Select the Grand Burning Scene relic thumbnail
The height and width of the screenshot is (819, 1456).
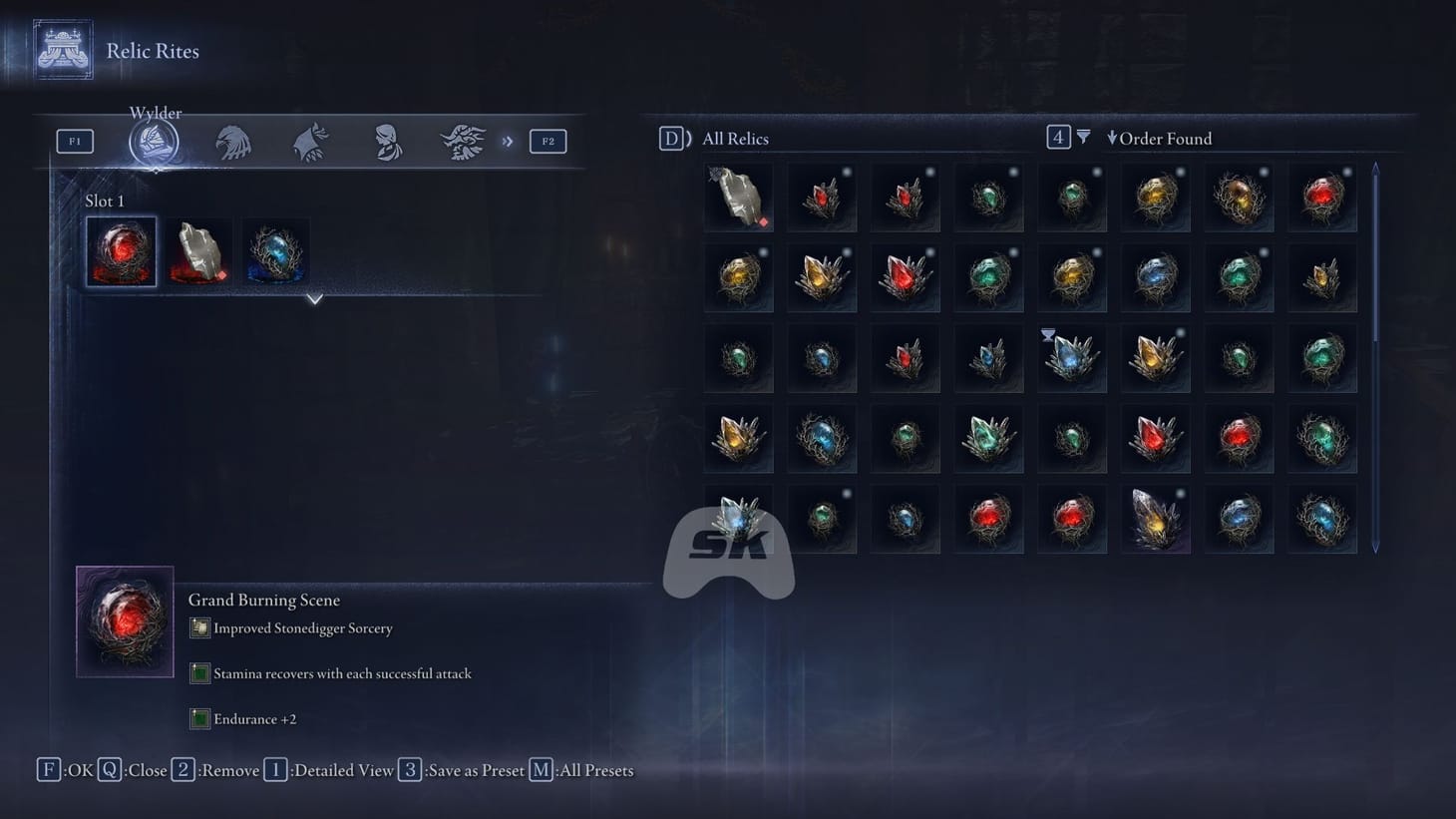point(124,620)
